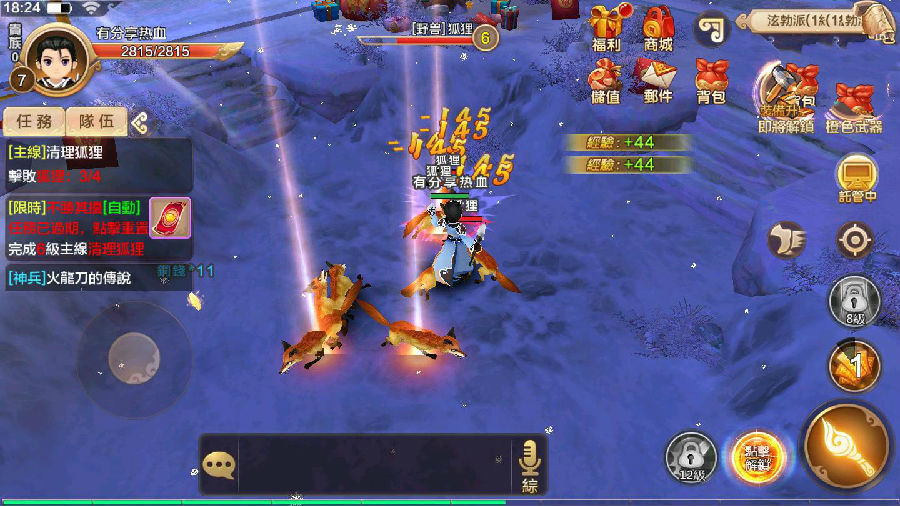Toggle the 託管中 auto-play button

[856, 179]
